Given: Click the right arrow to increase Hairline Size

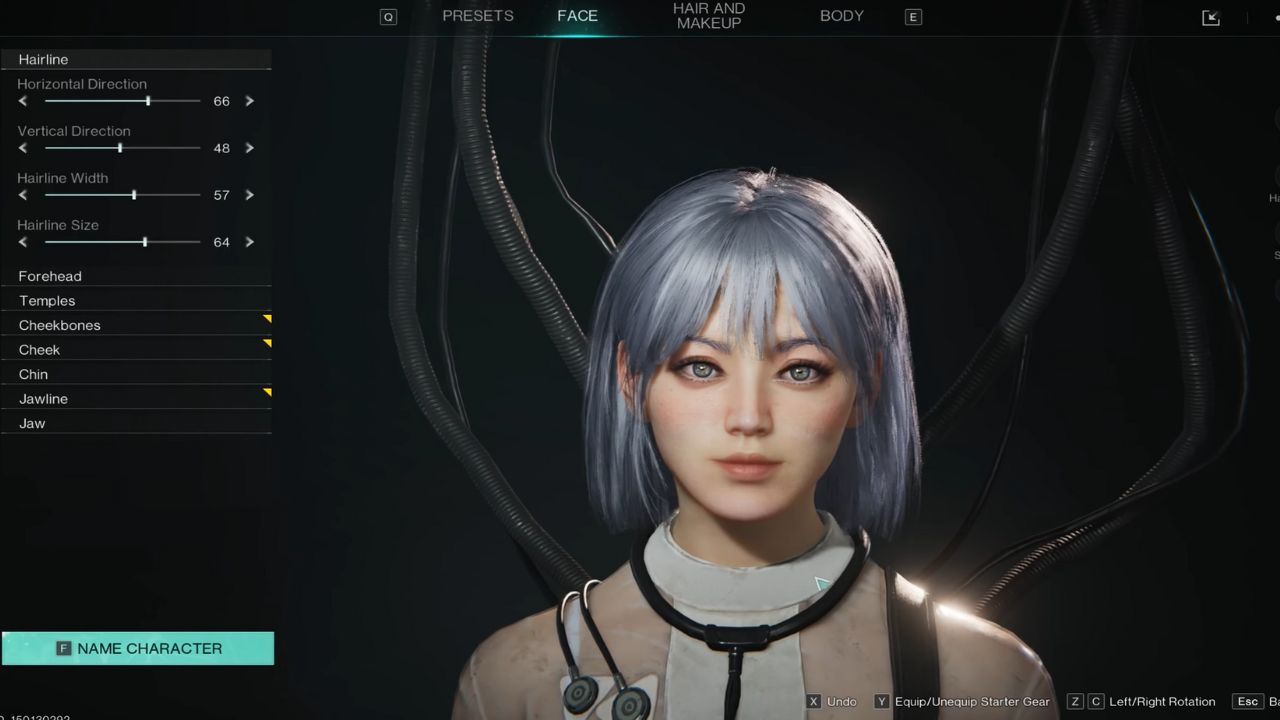Looking at the screenshot, I should point(249,241).
